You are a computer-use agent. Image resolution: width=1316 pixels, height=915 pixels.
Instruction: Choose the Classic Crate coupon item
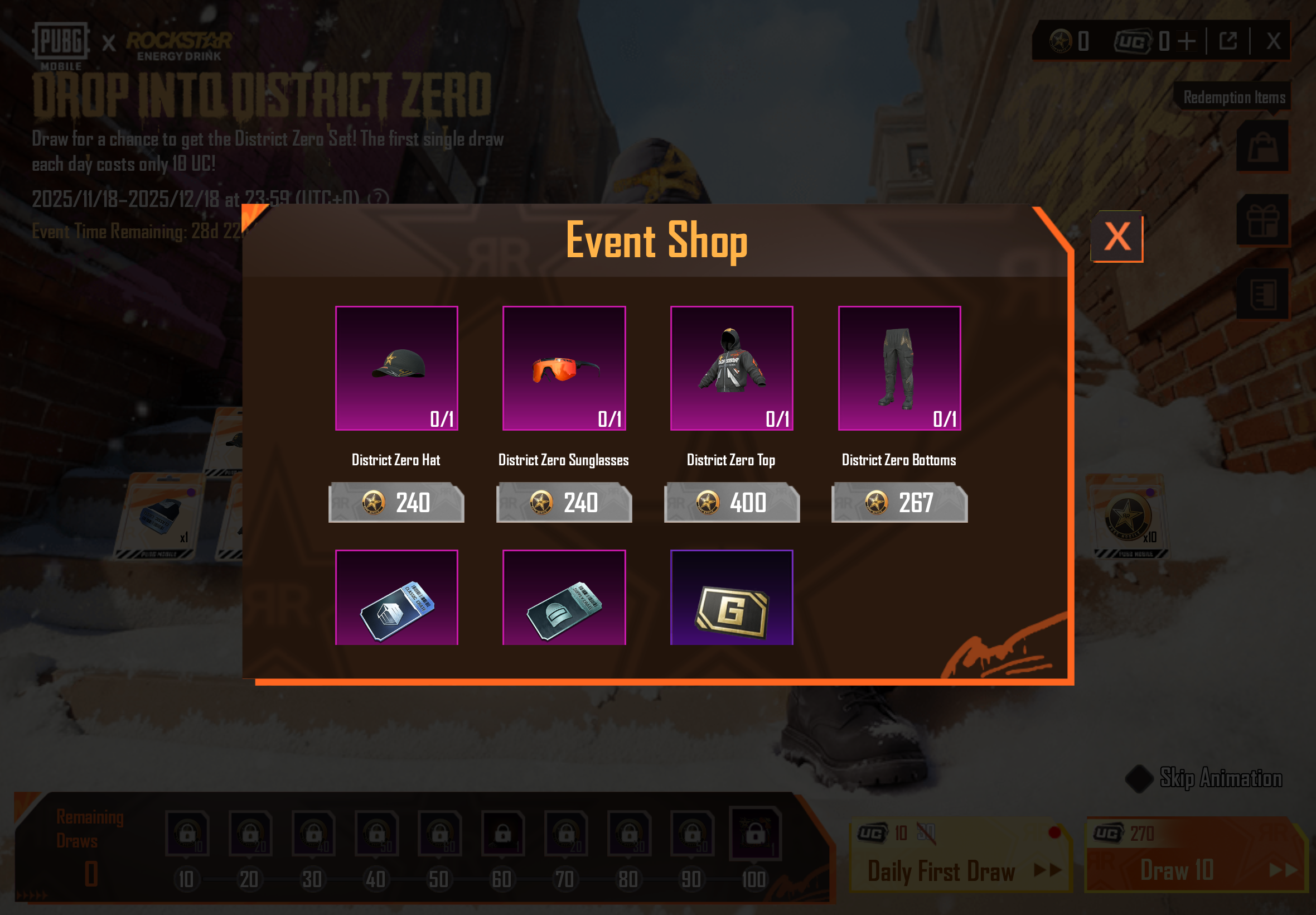396,598
